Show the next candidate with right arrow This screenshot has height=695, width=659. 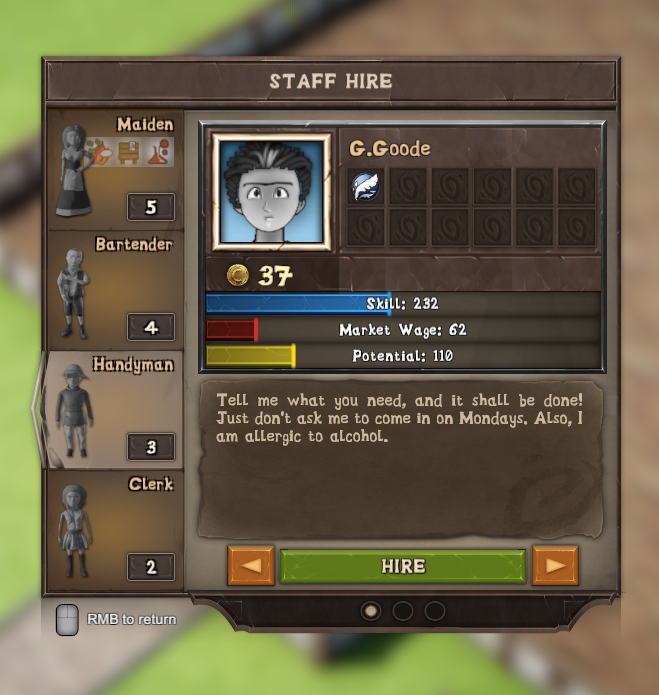tap(555, 566)
